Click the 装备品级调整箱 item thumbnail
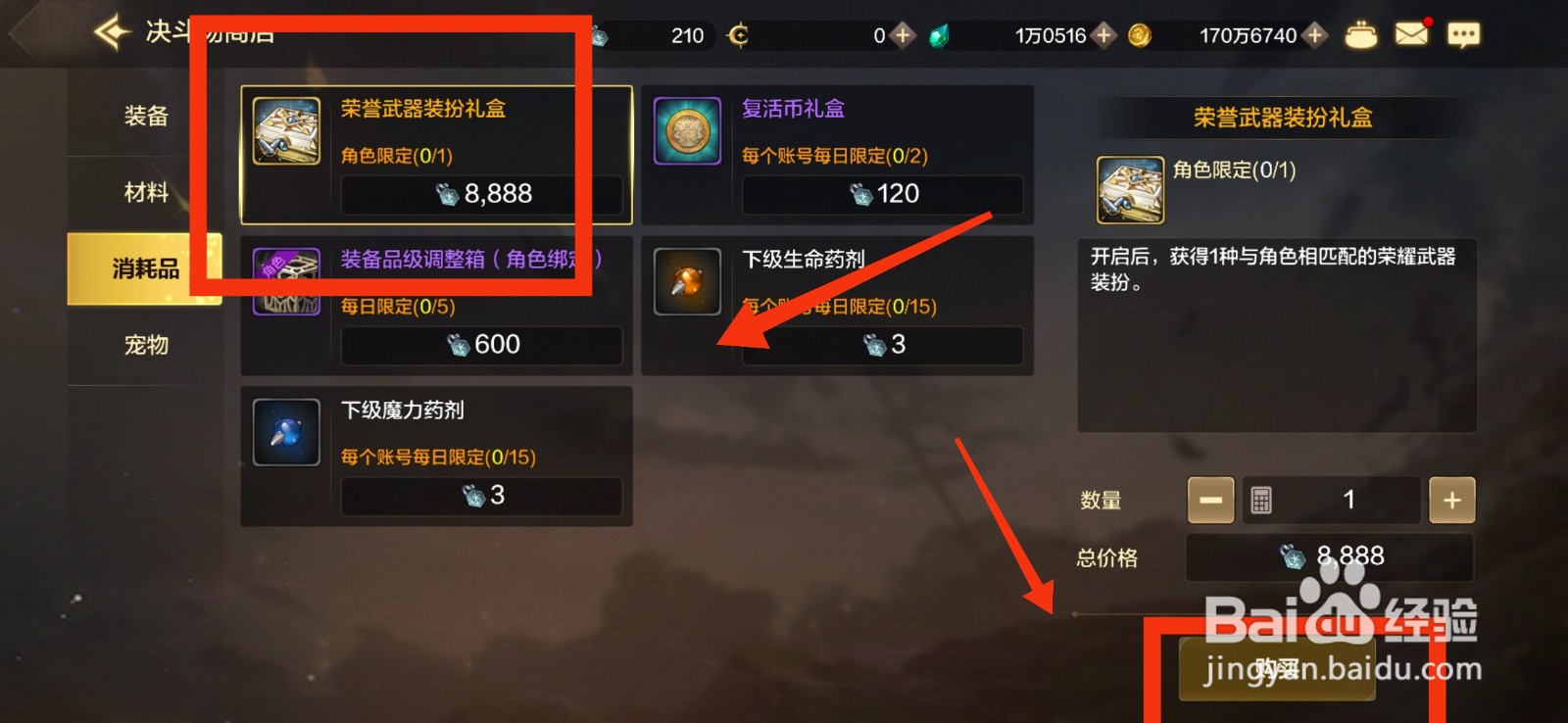The height and width of the screenshot is (723, 1568). click(x=285, y=281)
